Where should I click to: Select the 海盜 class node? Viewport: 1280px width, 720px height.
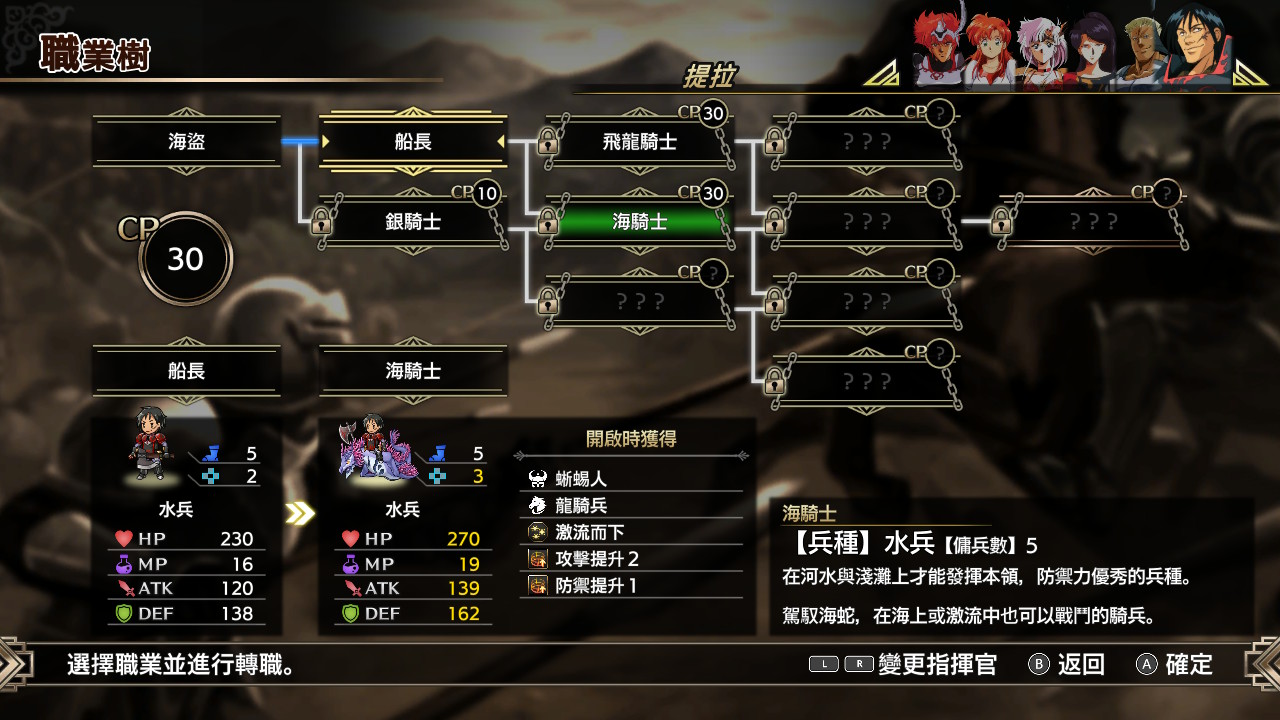coord(186,142)
